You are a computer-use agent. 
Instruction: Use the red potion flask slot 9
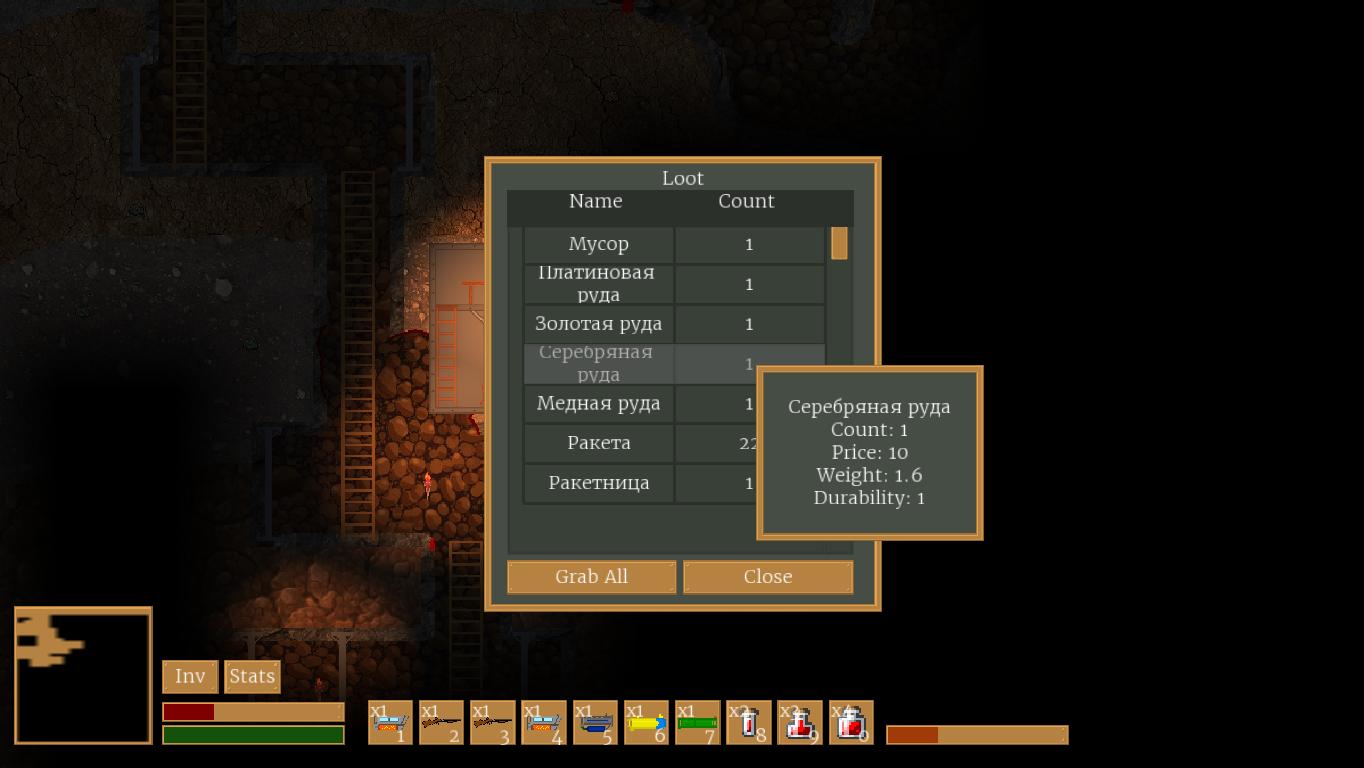click(799, 722)
